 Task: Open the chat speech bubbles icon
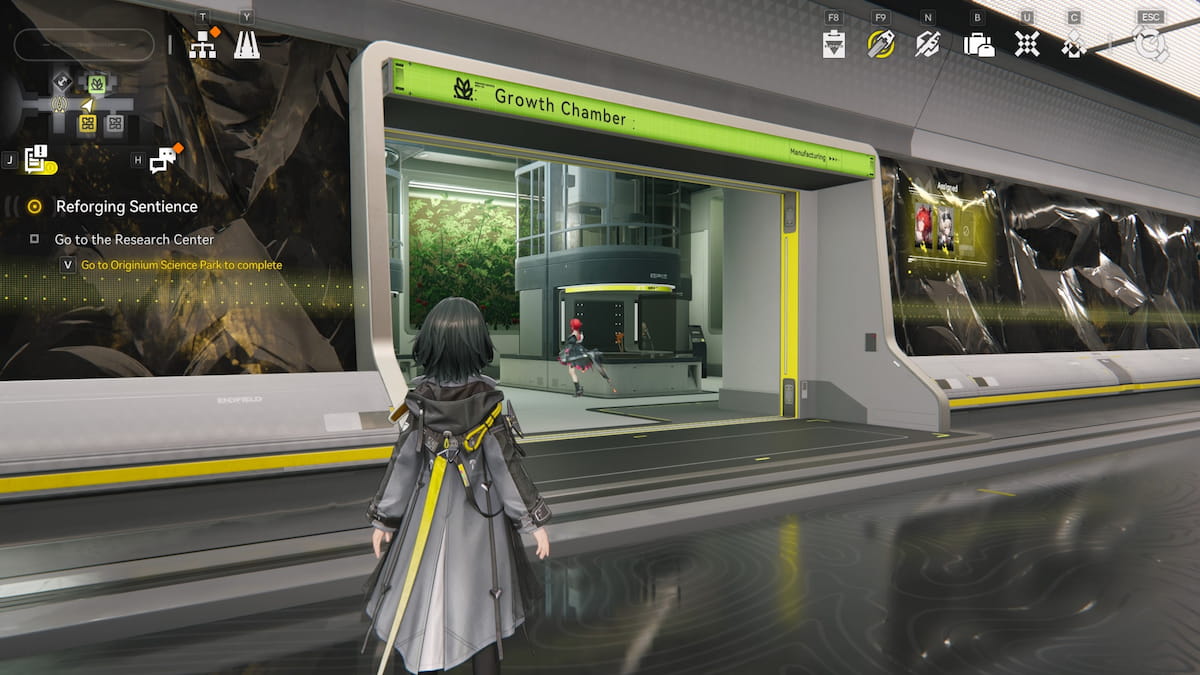pyautogui.click(x=162, y=160)
